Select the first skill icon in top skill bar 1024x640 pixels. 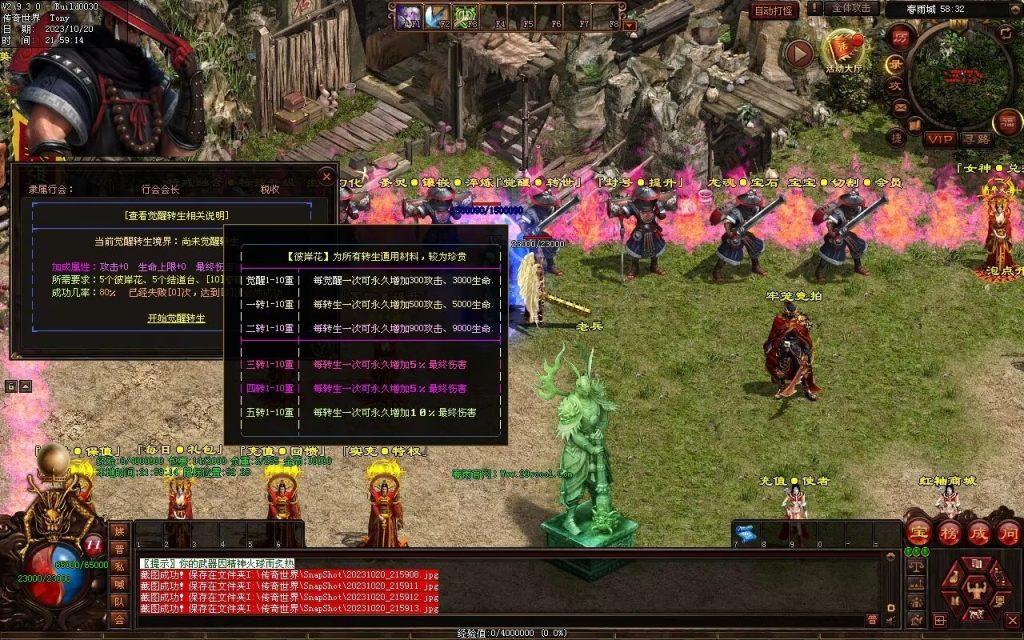coord(409,15)
